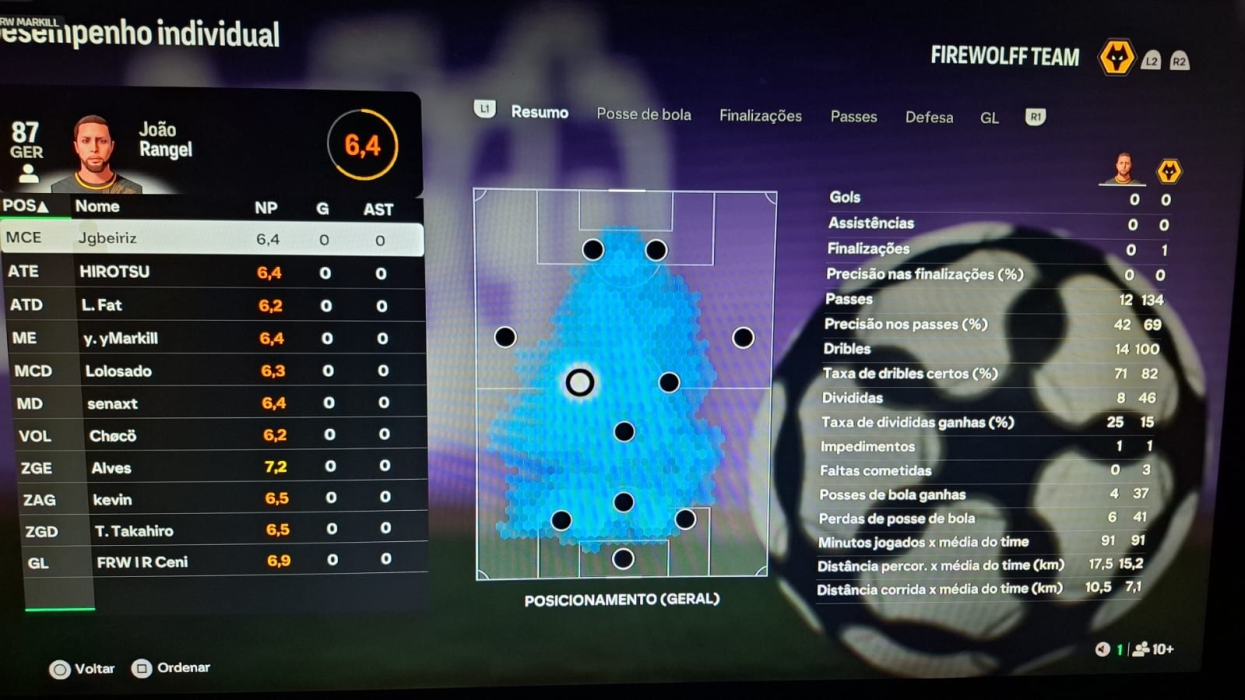Choose the senaxt player row
The image size is (1245, 700).
point(211,403)
